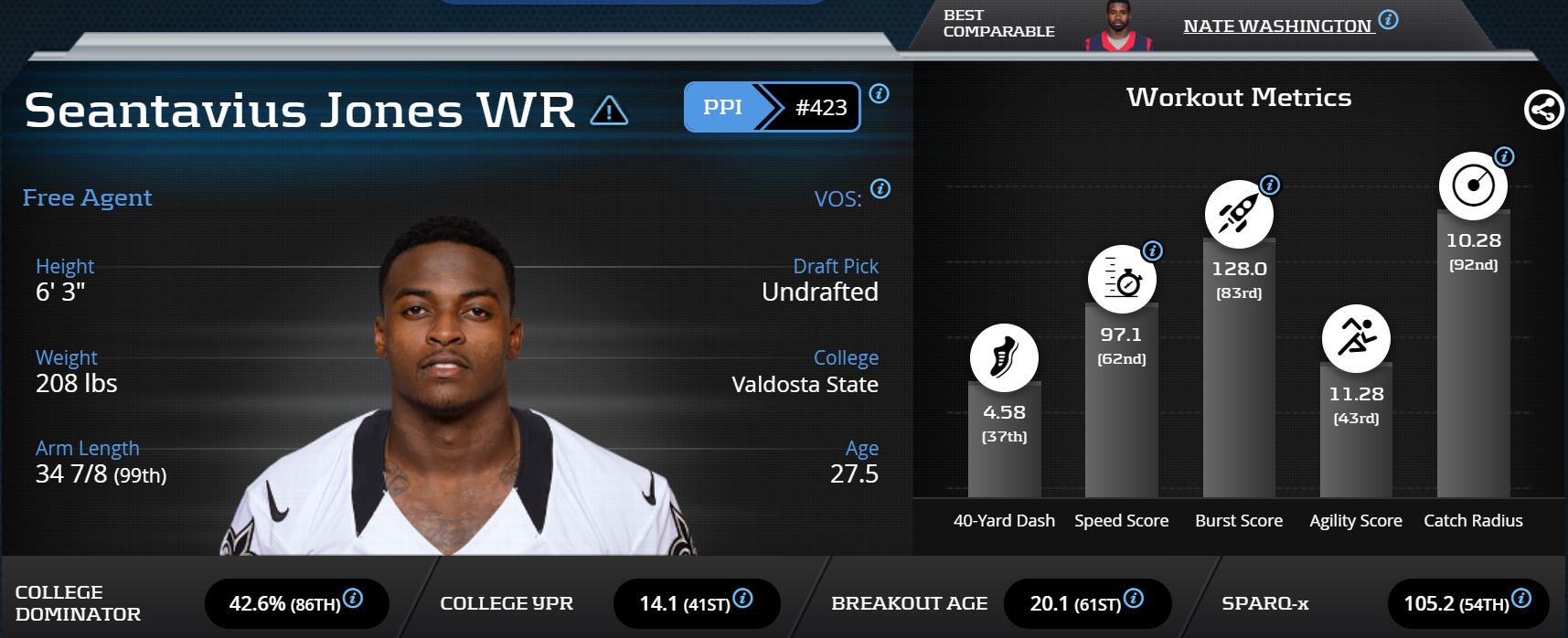The height and width of the screenshot is (638, 1568).
Task: Share this player profile via share icon
Action: pyautogui.click(x=1543, y=111)
